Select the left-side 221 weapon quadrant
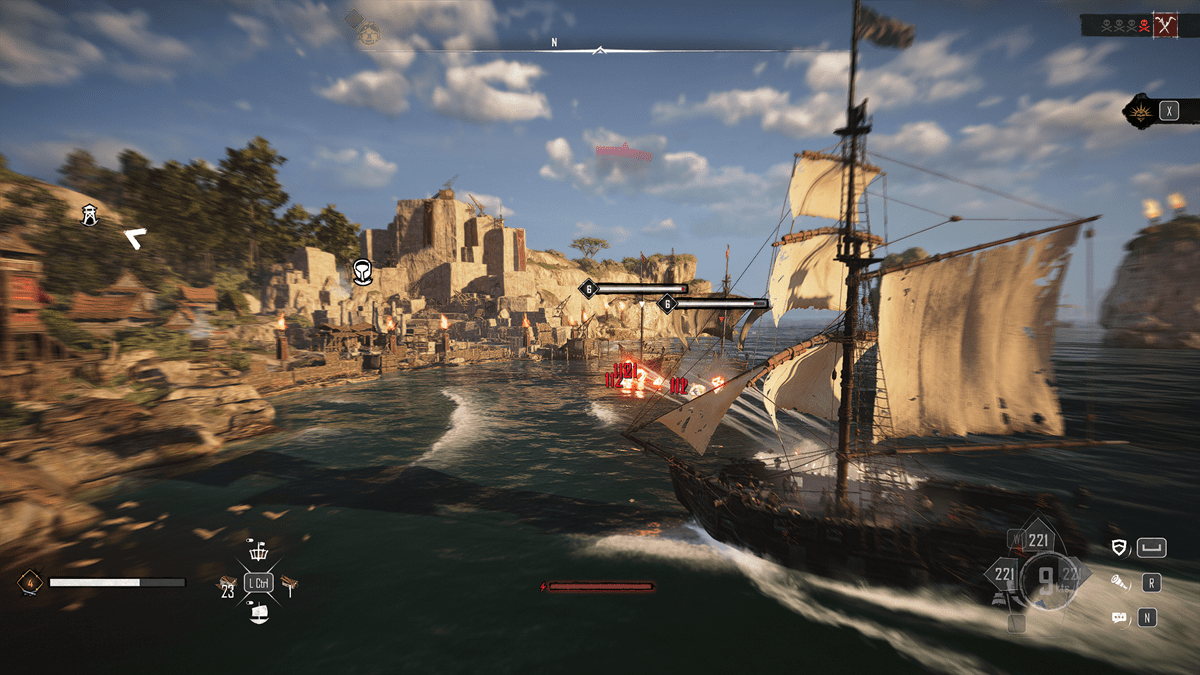The image size is (1200, 675). point(1002,576)
